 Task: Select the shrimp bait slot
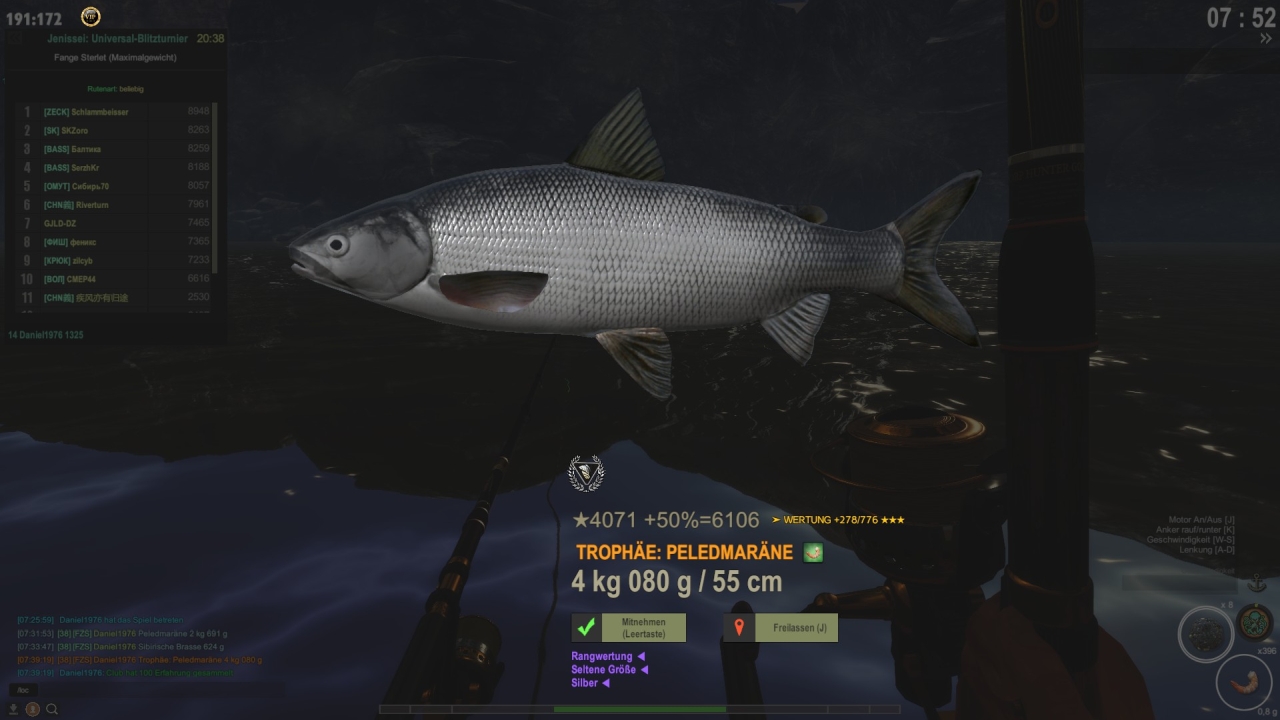click(1243, 682)
